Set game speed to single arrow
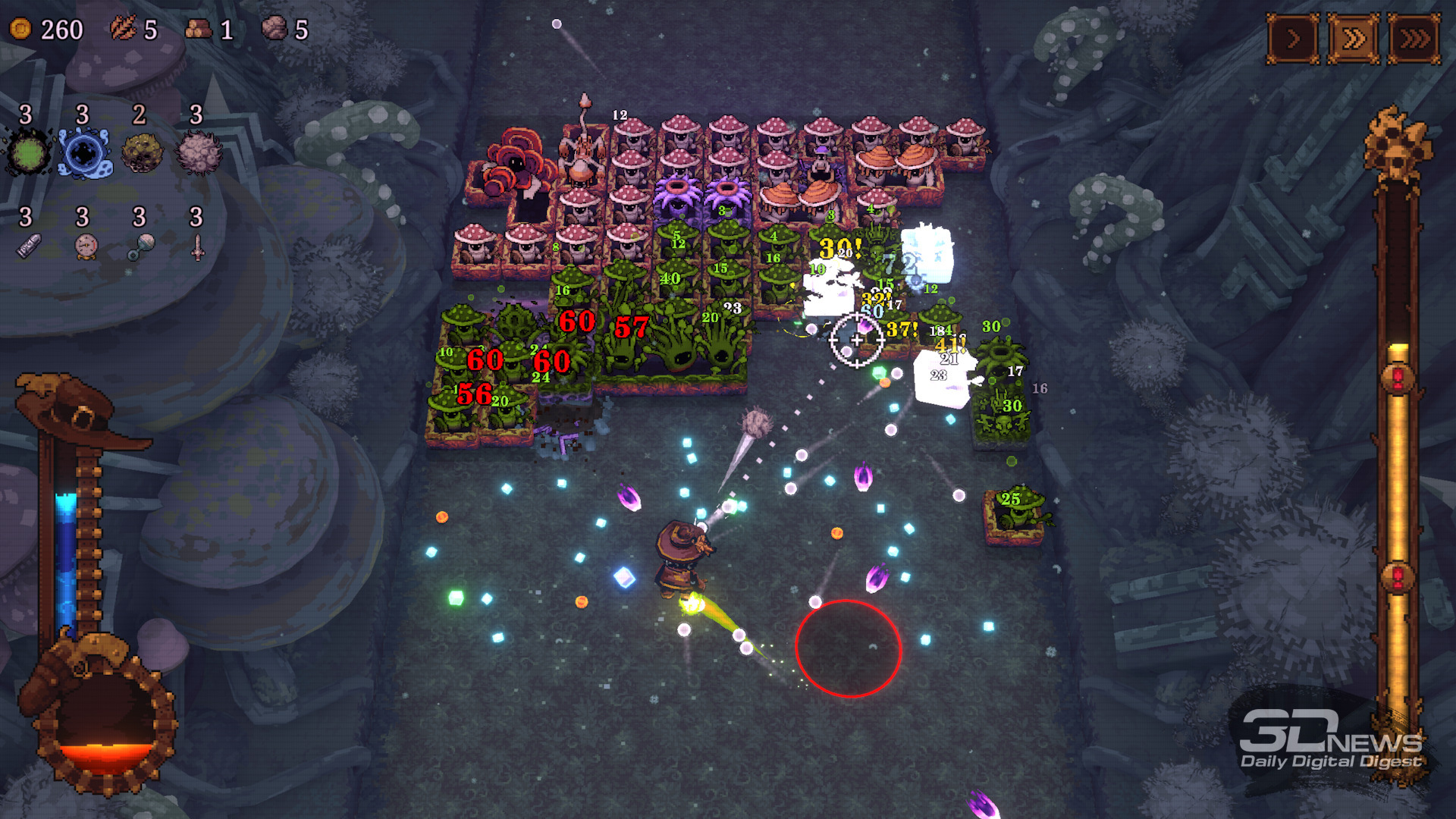1456x819 pixels. [1293, 38]
